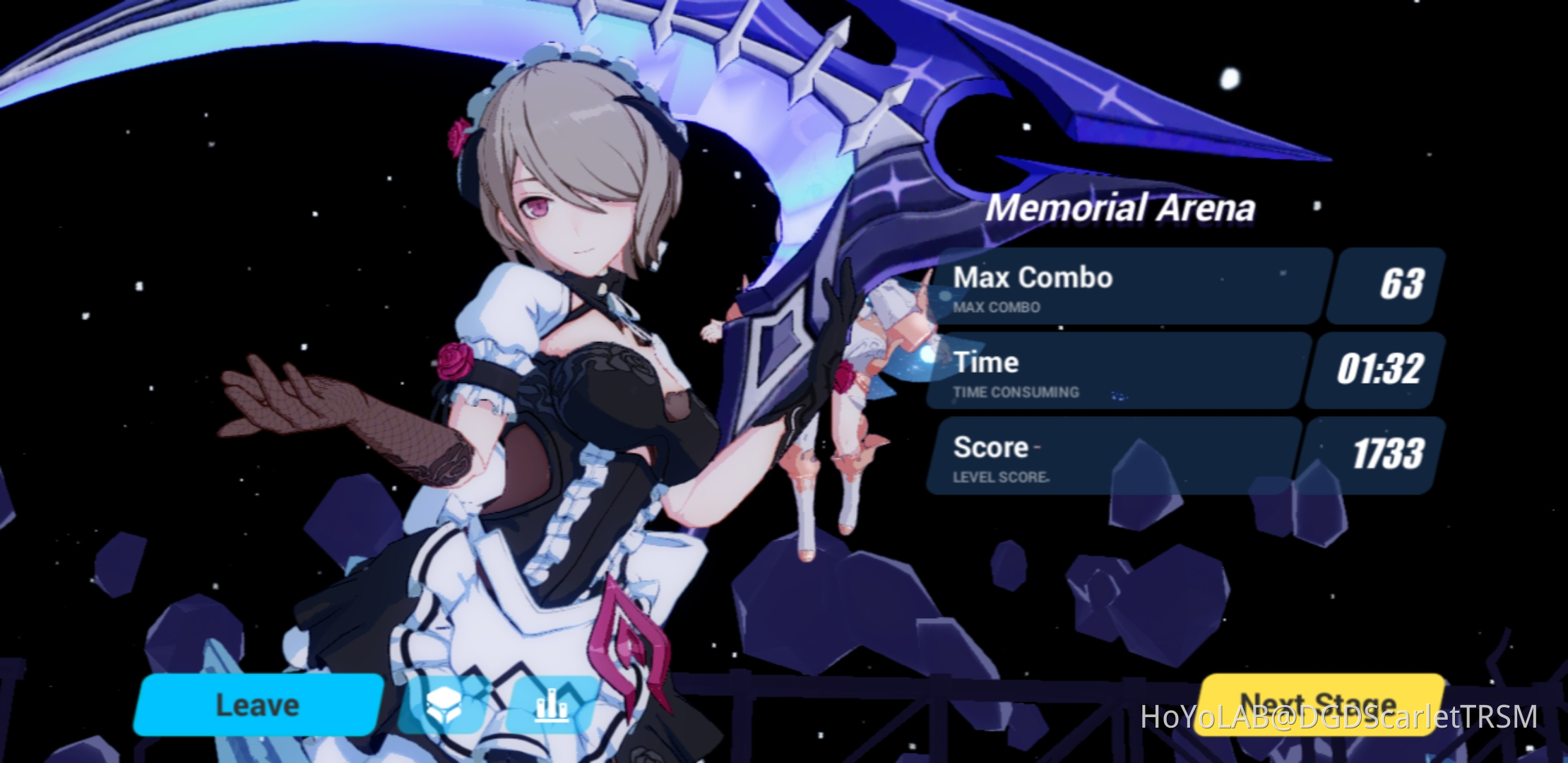1568x763 pixels.
Task: Open battle analysis via the bar graph icon
Action: [x=551, y=703]
